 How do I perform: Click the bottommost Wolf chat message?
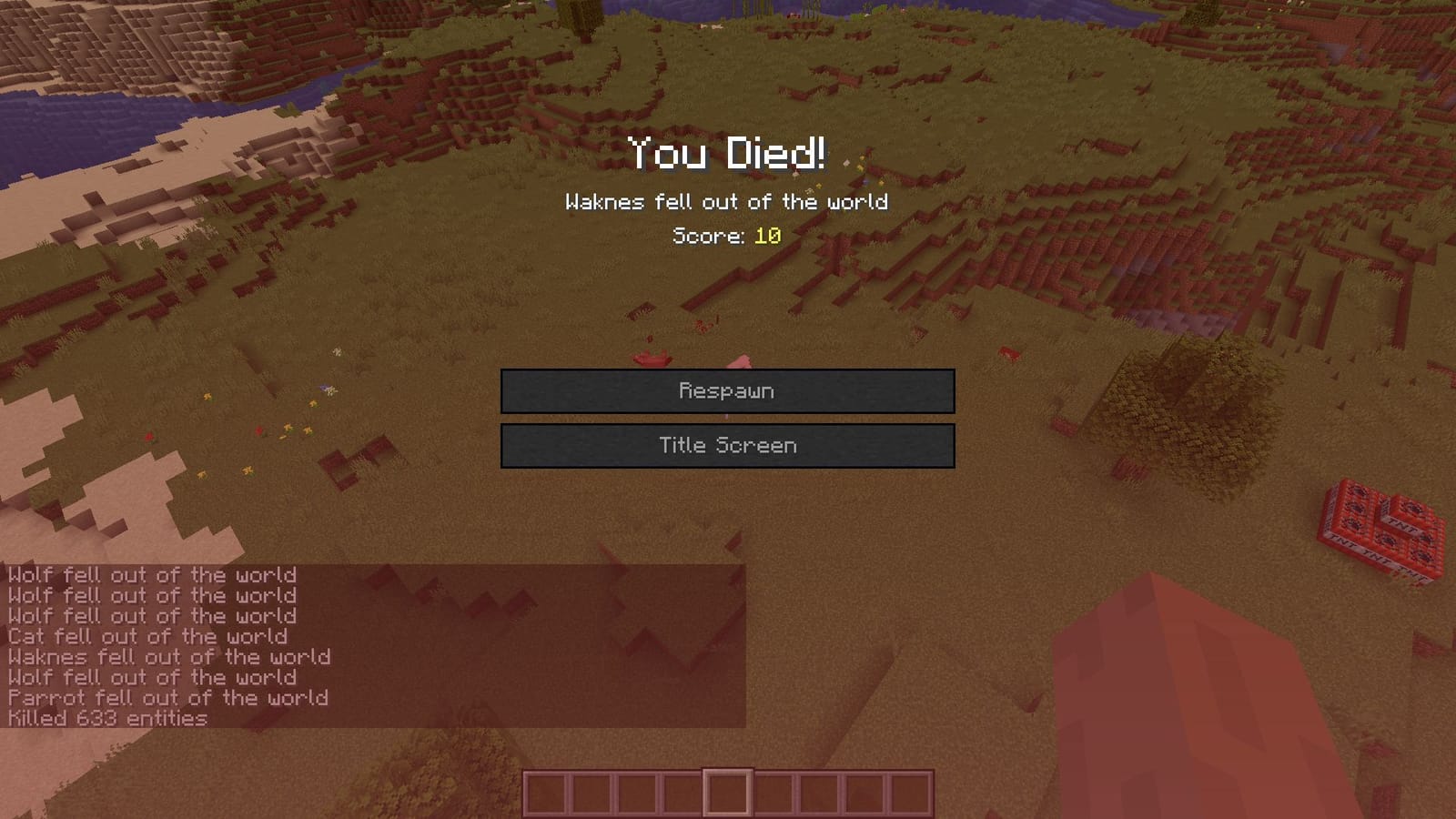150,677
